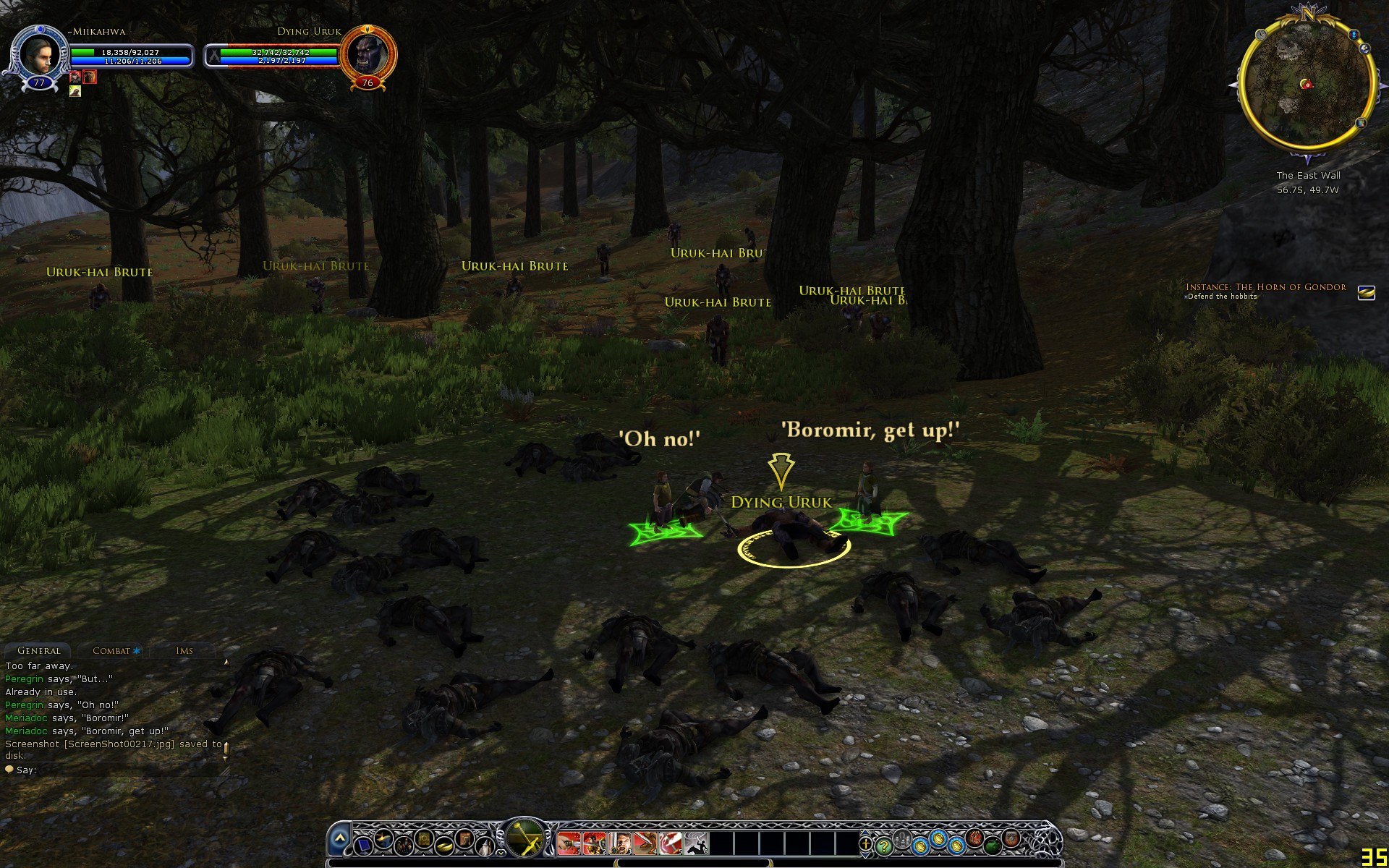Toggle the quest tracker envelope icon
Image resolution: width=1389 pixels, height=868 pixels.
1366,292
